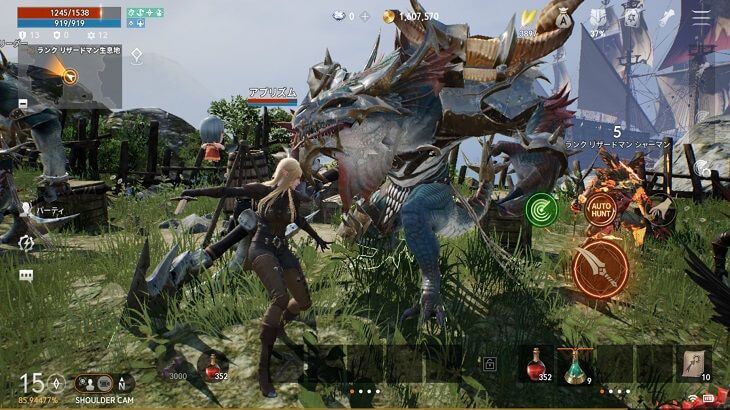Use the red potion beside the 3000 counter
The width and height of the screenshot is (730, 410).
(211, 366)
